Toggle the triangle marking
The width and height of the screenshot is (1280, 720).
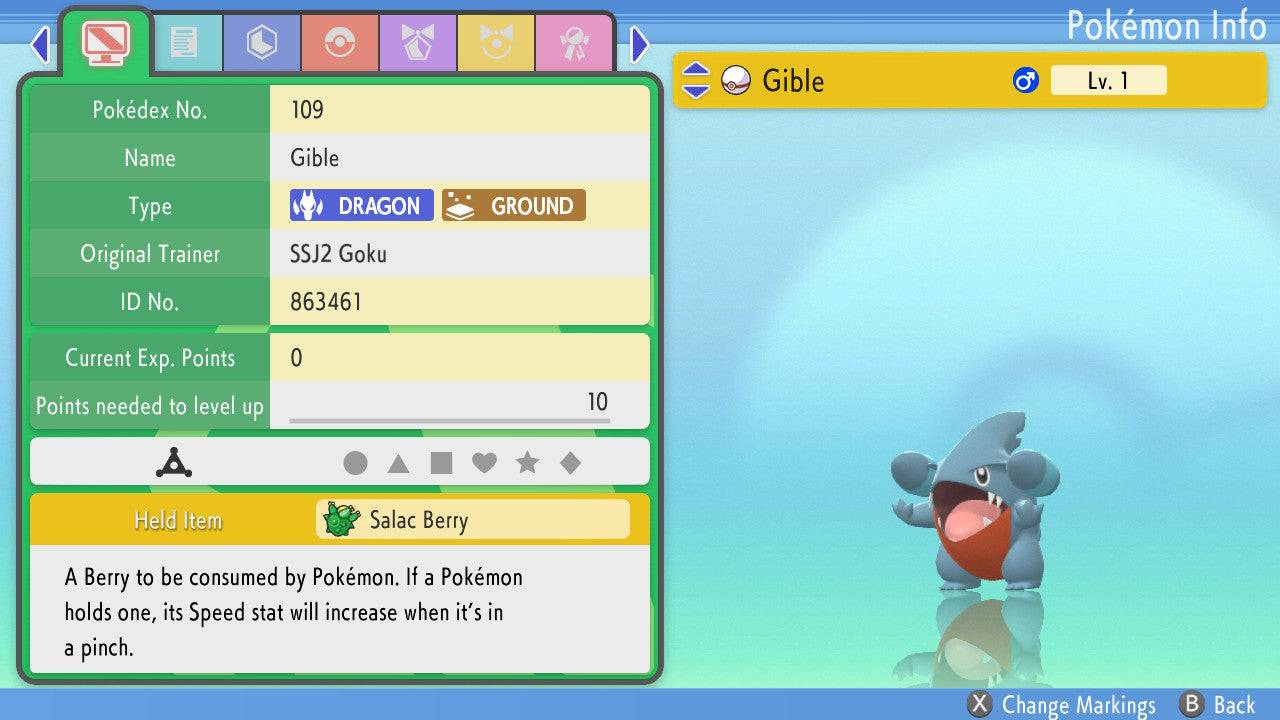[398, 463]
